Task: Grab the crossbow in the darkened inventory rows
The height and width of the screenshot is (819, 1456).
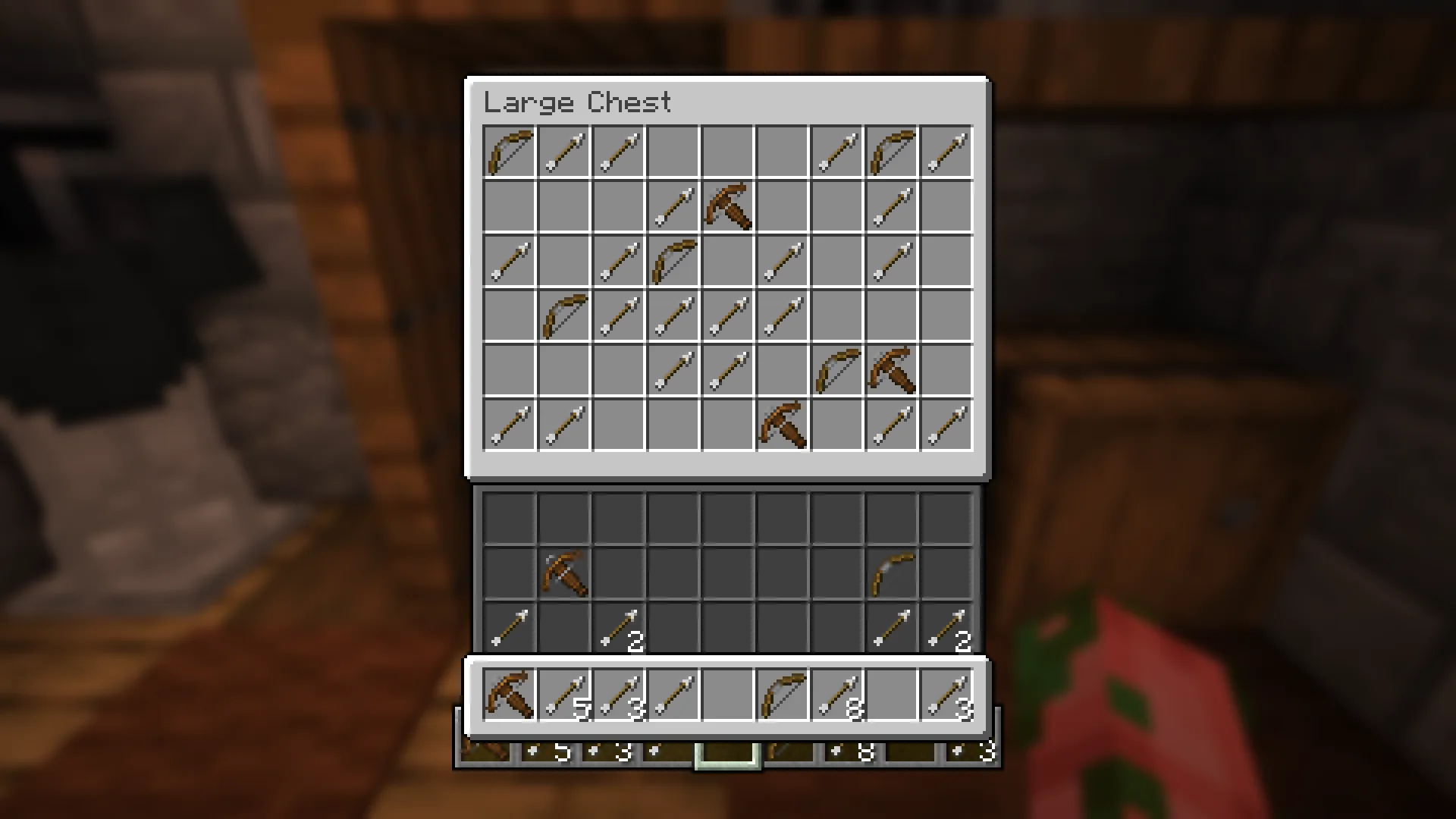Action: [x=564, y=574]
